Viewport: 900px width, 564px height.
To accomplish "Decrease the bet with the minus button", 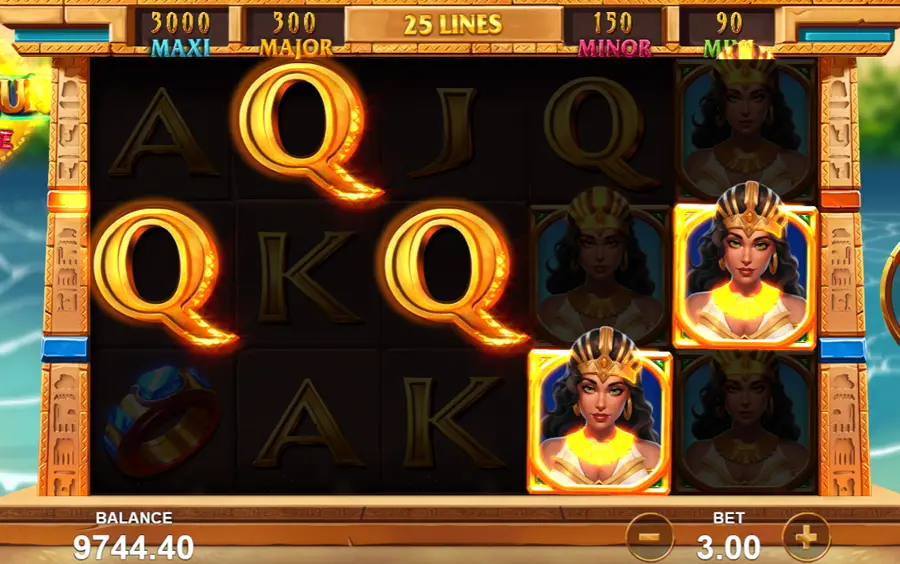I will 649,538.
